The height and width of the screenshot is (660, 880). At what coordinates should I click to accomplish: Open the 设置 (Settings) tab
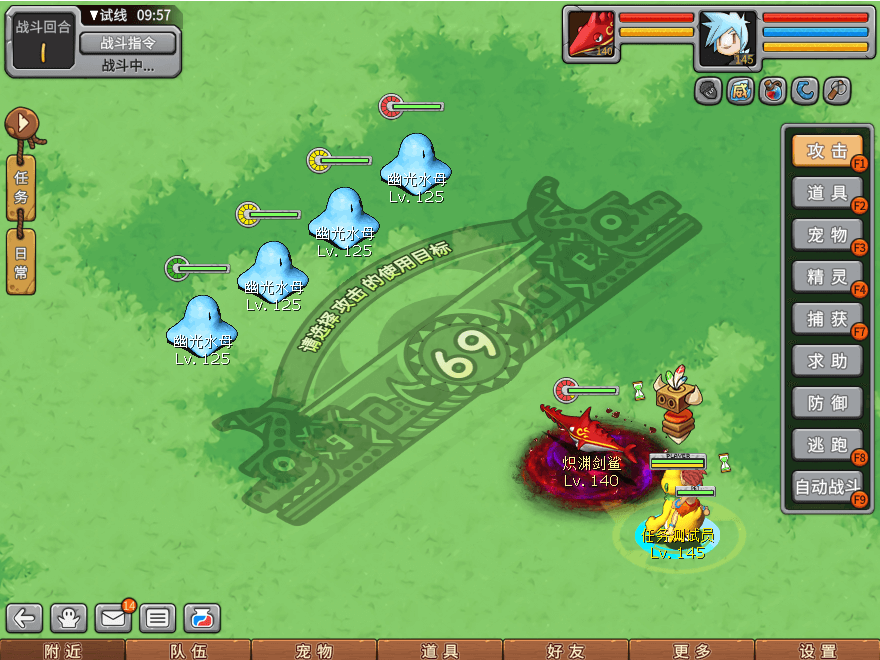tap(817, 651)
